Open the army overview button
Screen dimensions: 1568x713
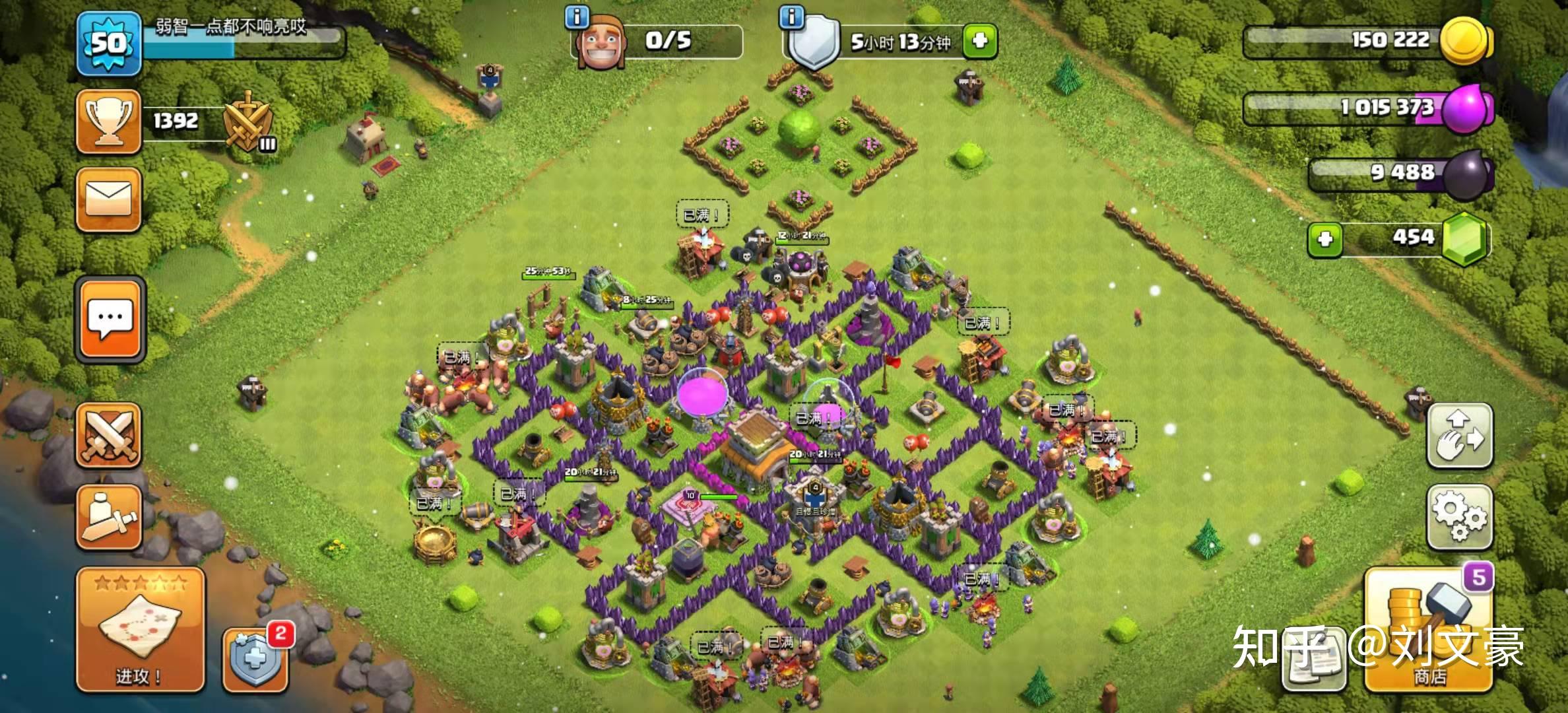(x=109, y=517)
